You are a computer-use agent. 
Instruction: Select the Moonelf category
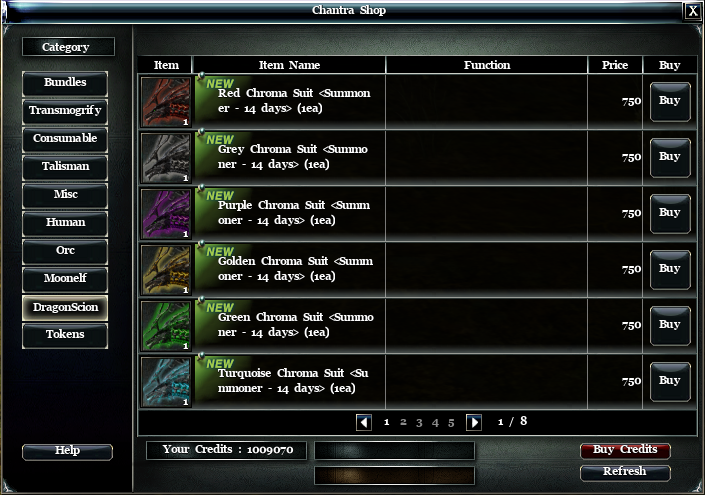click(x=65, y=279)
